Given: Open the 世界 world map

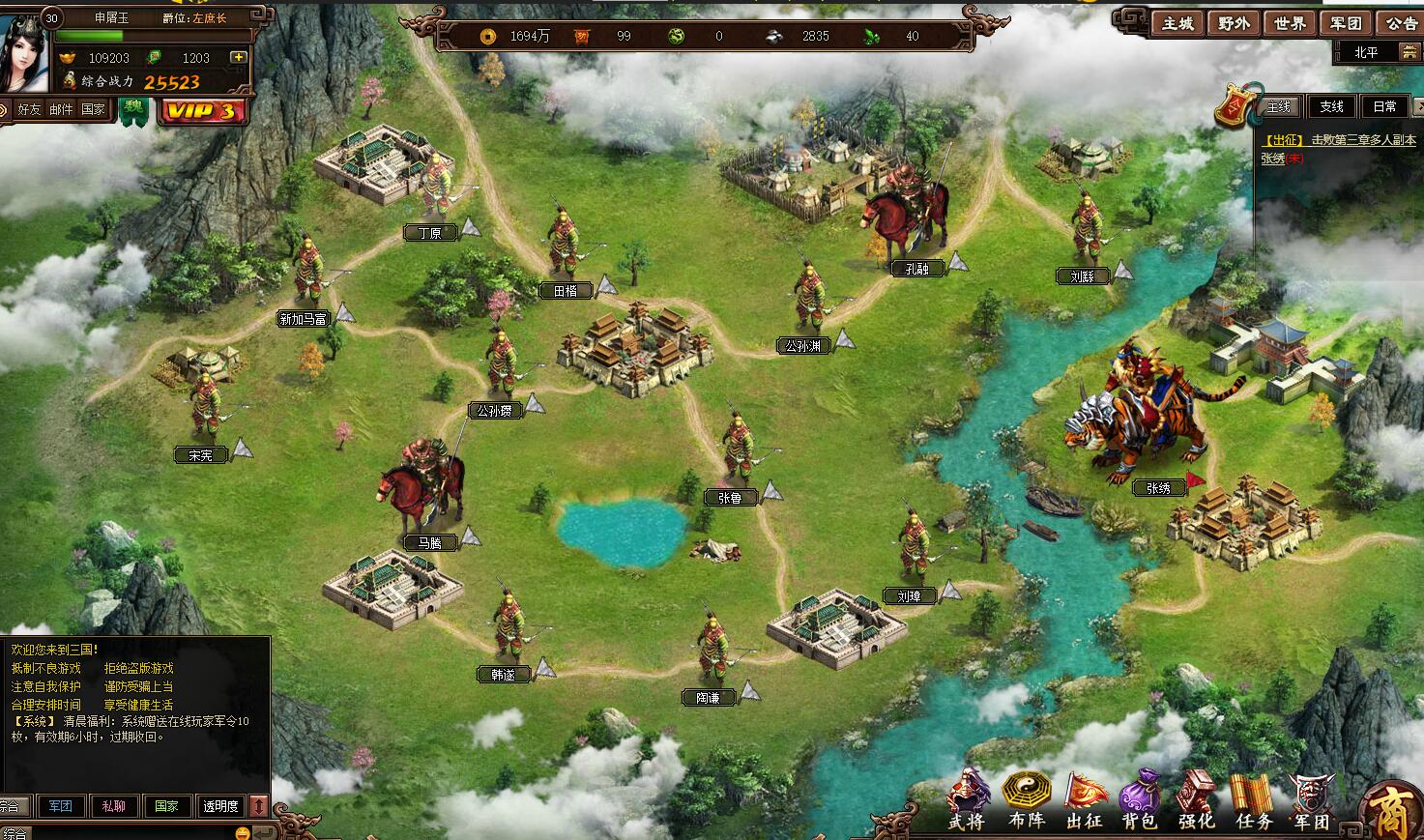Looking at the screenshot, I should point(1290,23).
